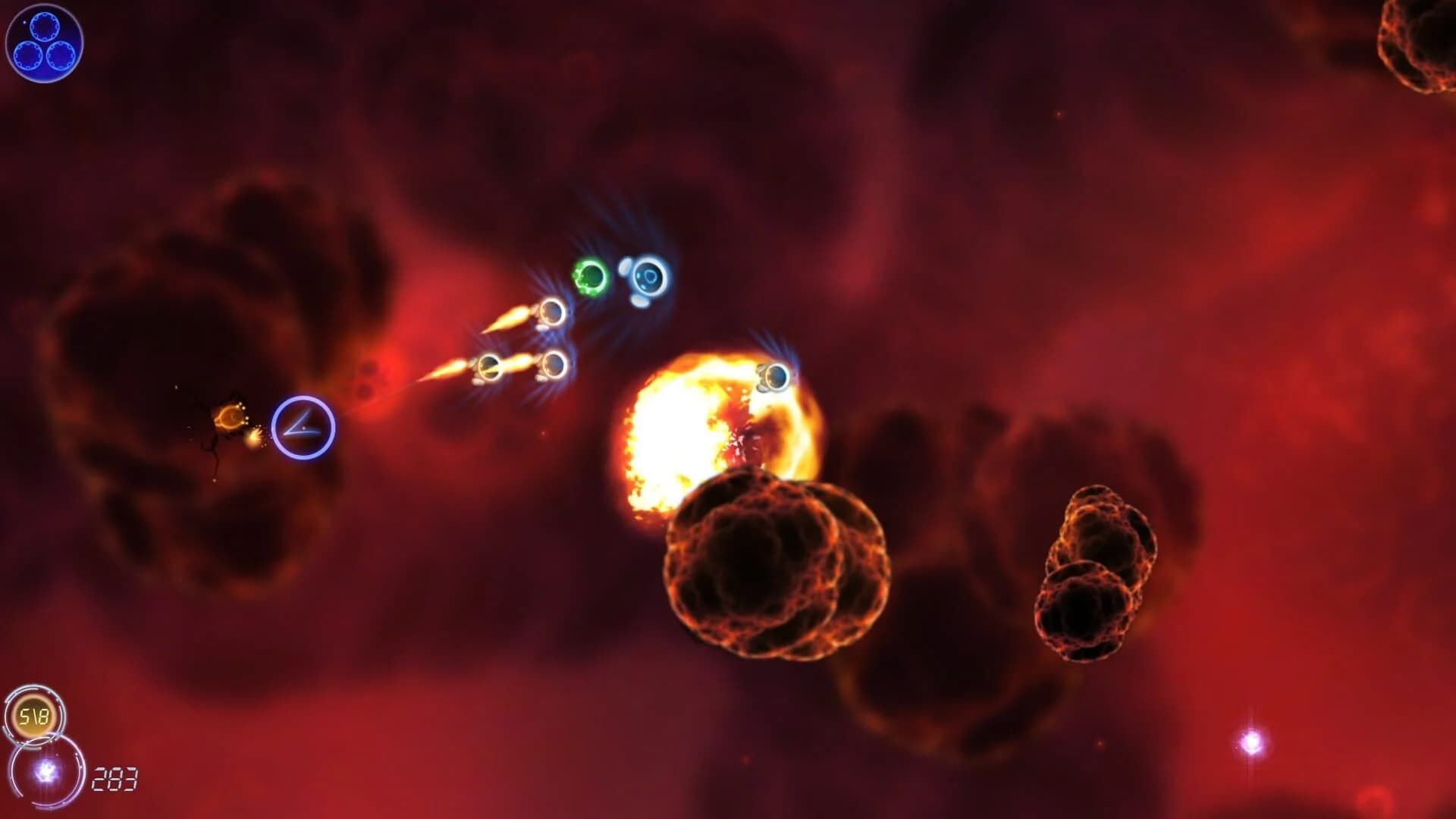Toggle the top-right blue inner circle of the emblem
1456x819 pixels.
click(44, 27)
